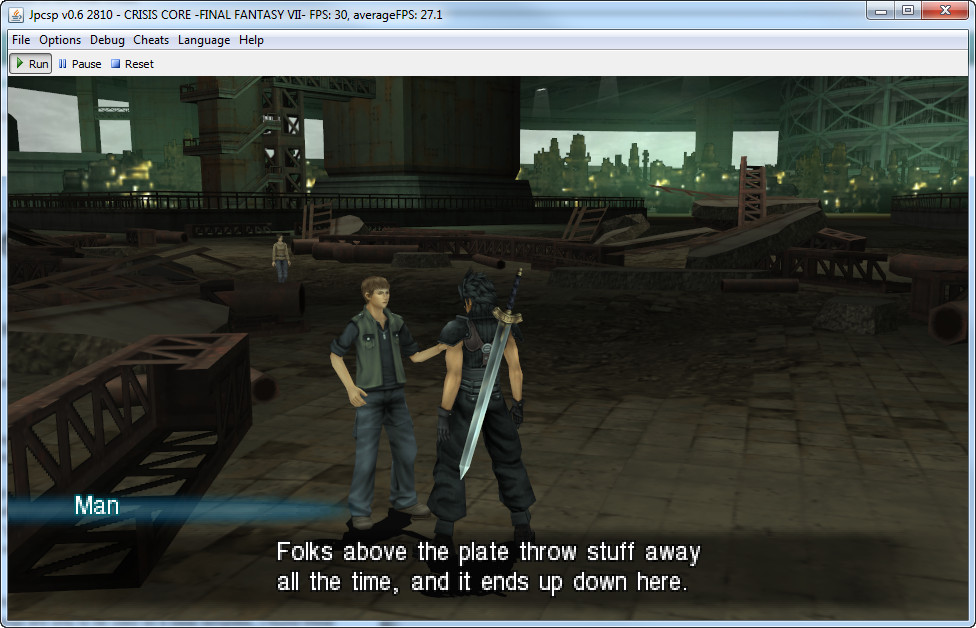Image resolution: width=976 pixels, height=628 pixels.
Task: Click the Run toolbar button
Action: 31,64
